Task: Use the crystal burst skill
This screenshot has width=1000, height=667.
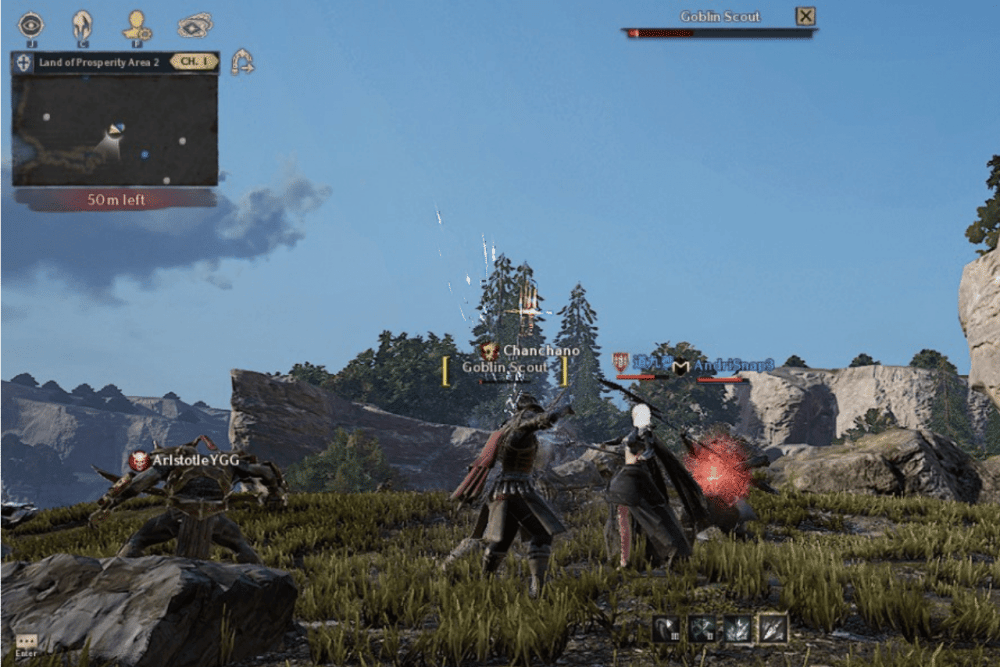Action: pos(737,628)
